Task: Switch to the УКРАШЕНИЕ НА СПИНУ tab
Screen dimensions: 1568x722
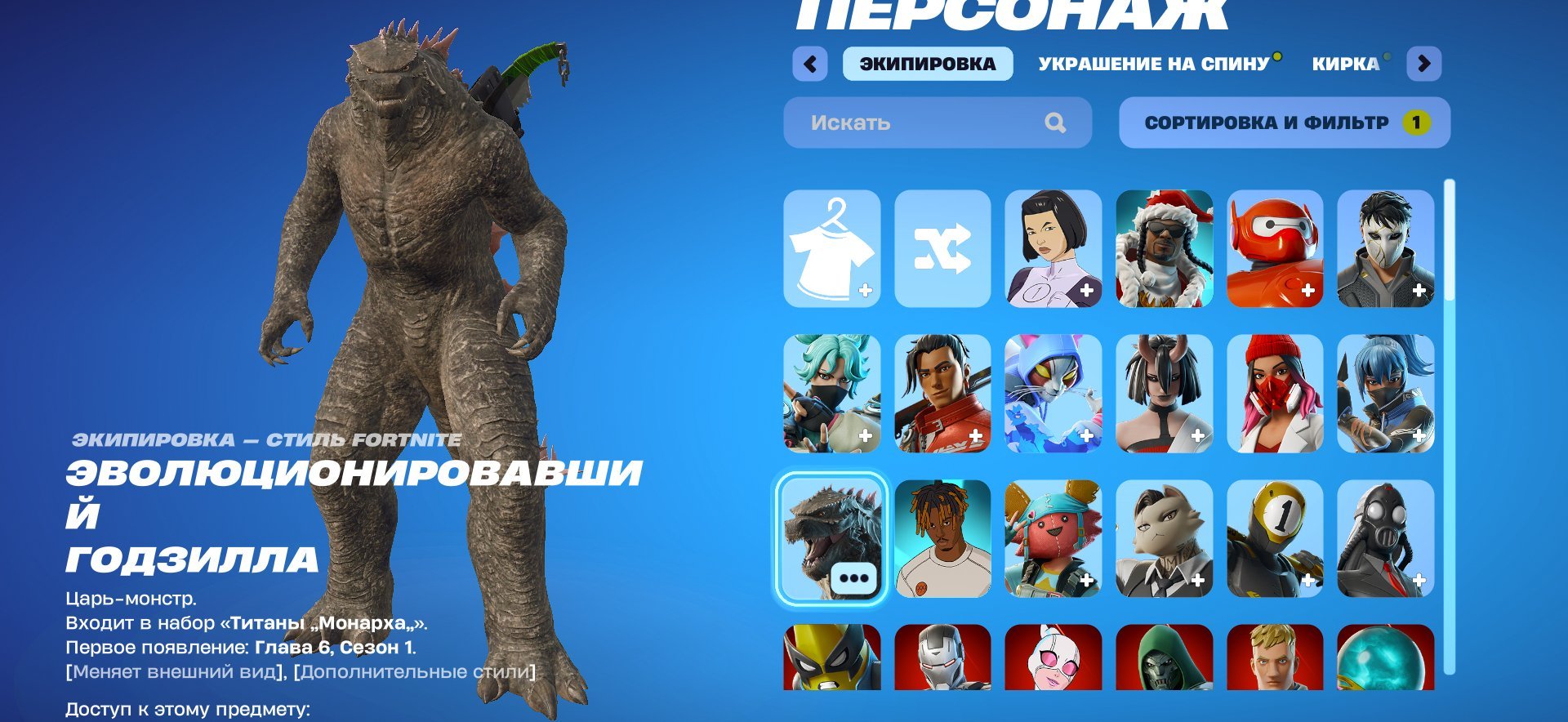Action: pyautogui.click(x=1151, y=65)
